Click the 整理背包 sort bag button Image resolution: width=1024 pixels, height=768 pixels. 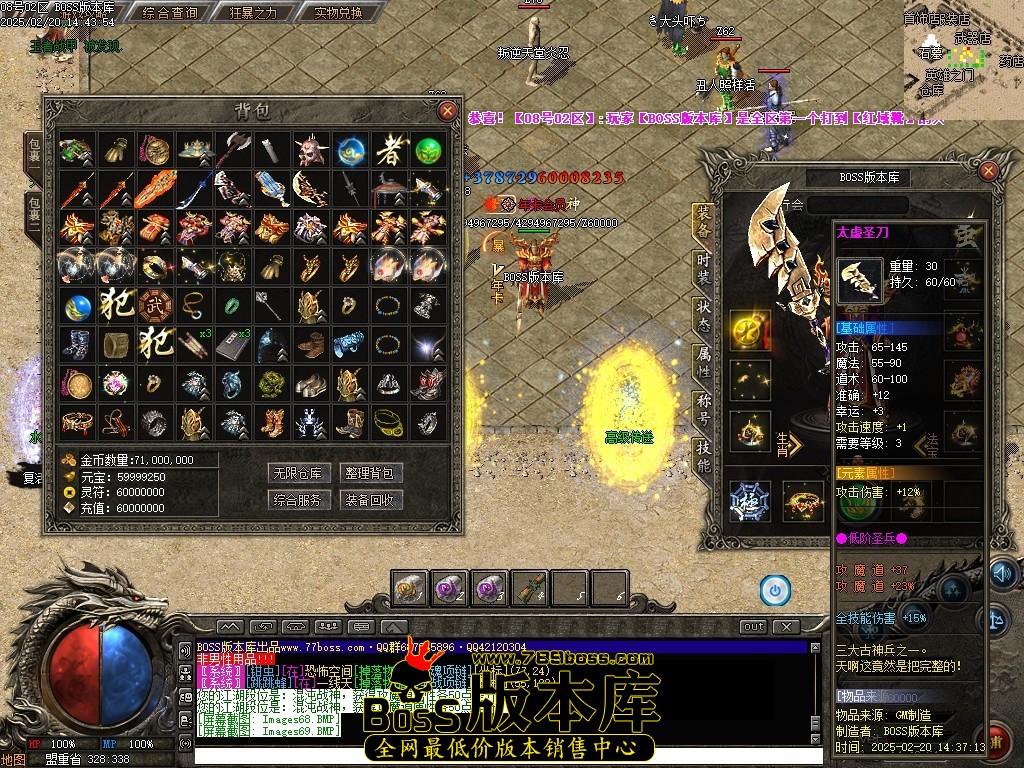371,473
